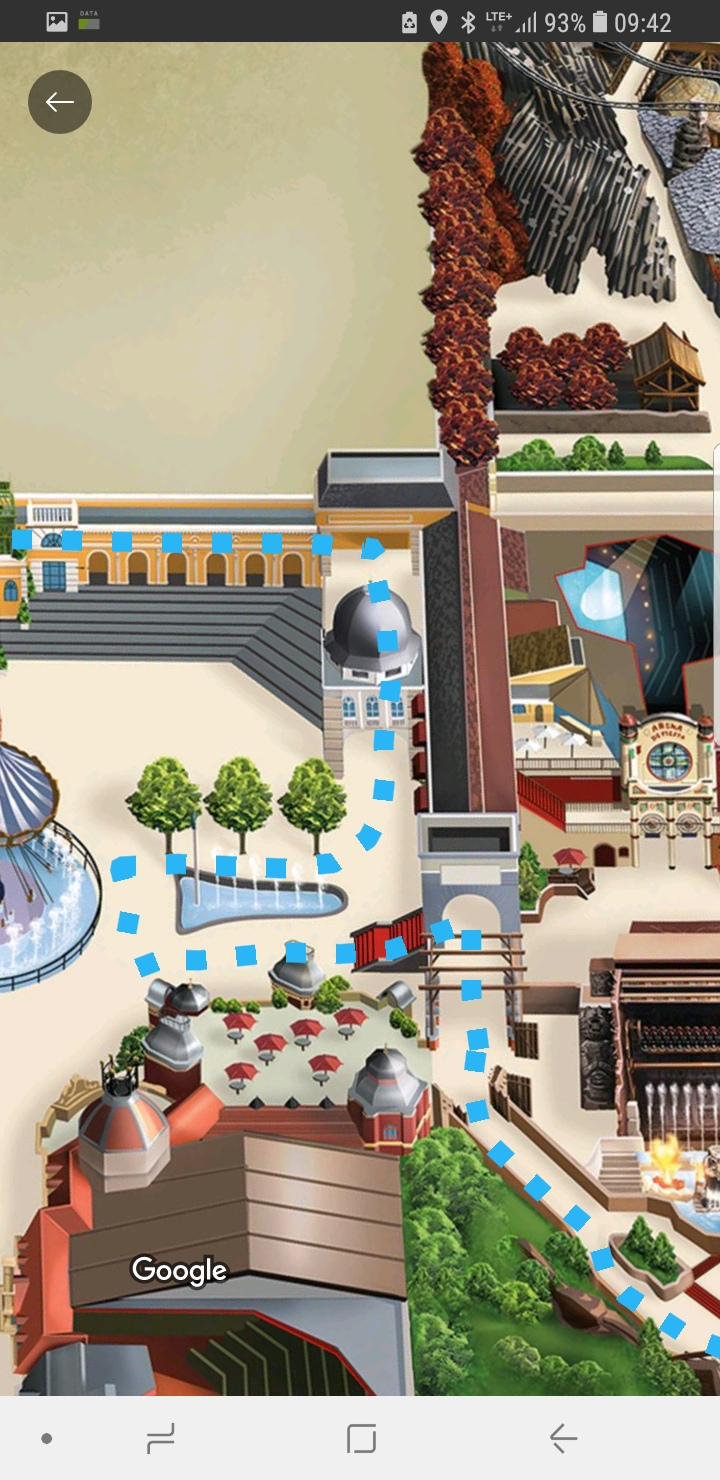Image resolution: width=720 pixels, height=1480 pixels.
Task: Tap the Android navigation back arrow
Action: point(563,1439)
